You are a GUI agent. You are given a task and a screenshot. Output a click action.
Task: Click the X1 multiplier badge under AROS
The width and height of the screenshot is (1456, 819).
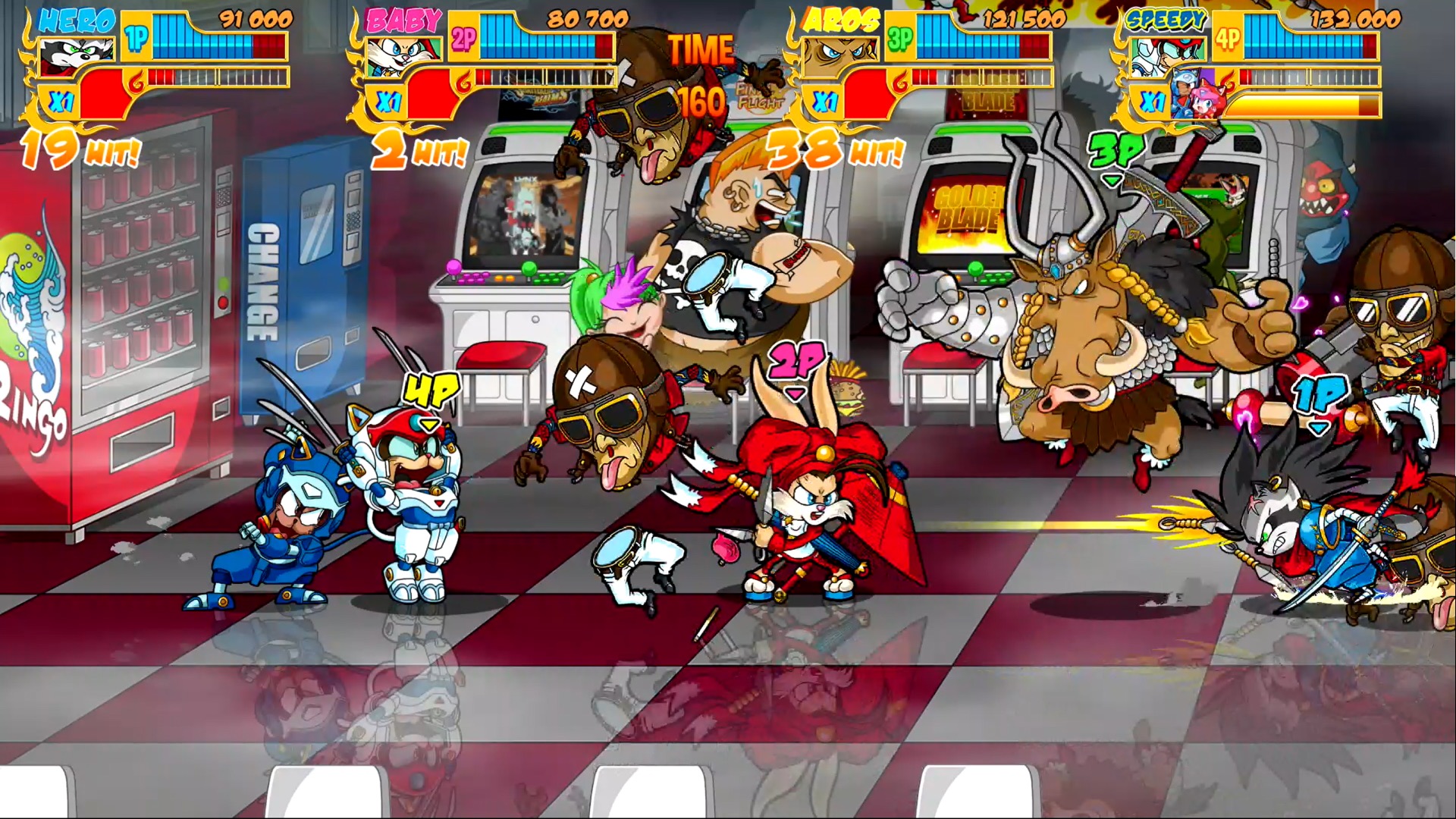827,99
